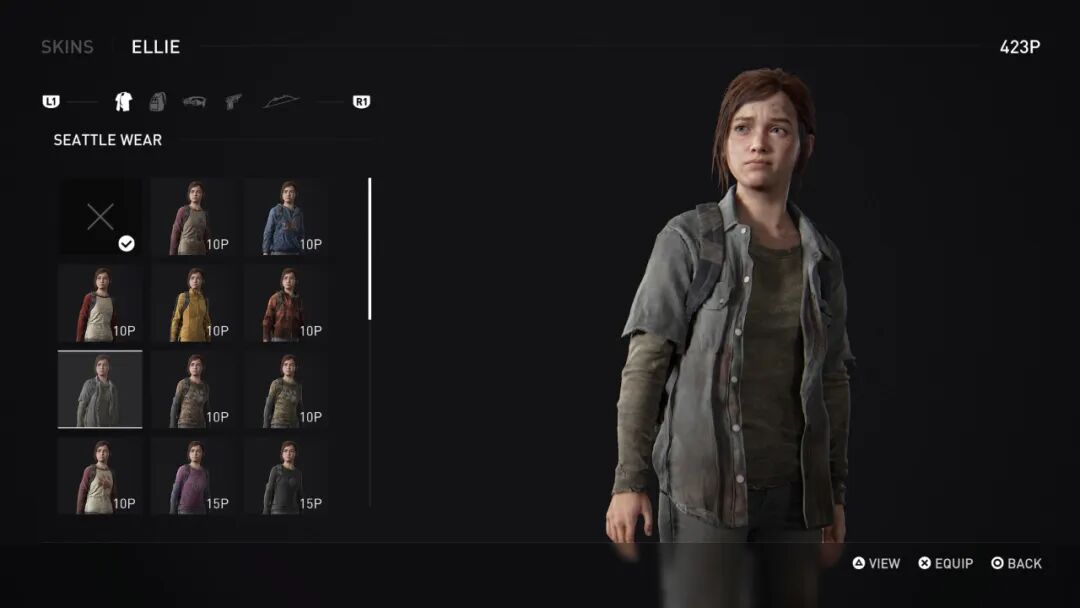Switch to the backpack skins category
The image size is (1080, 608).
157,101
